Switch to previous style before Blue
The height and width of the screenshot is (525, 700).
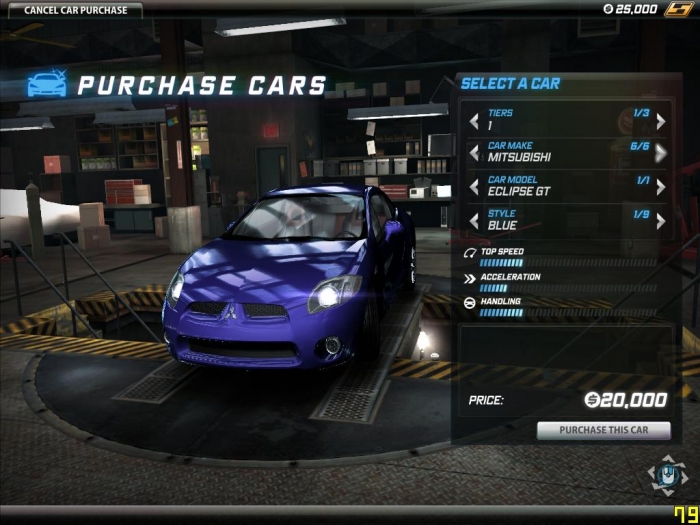tap(474, 220)
